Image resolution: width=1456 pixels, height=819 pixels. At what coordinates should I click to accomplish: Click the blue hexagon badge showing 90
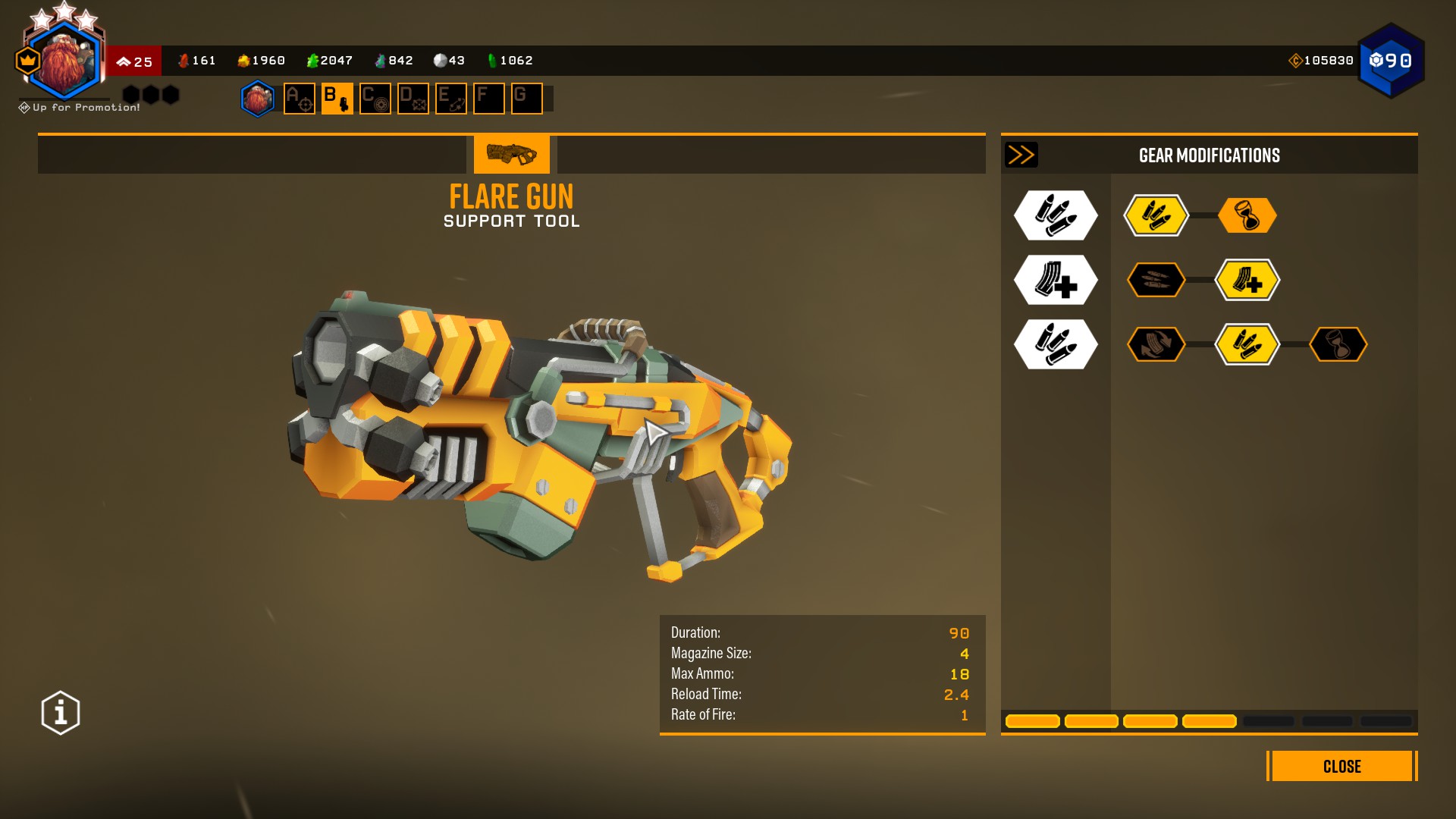click(x=1391, y=61)
